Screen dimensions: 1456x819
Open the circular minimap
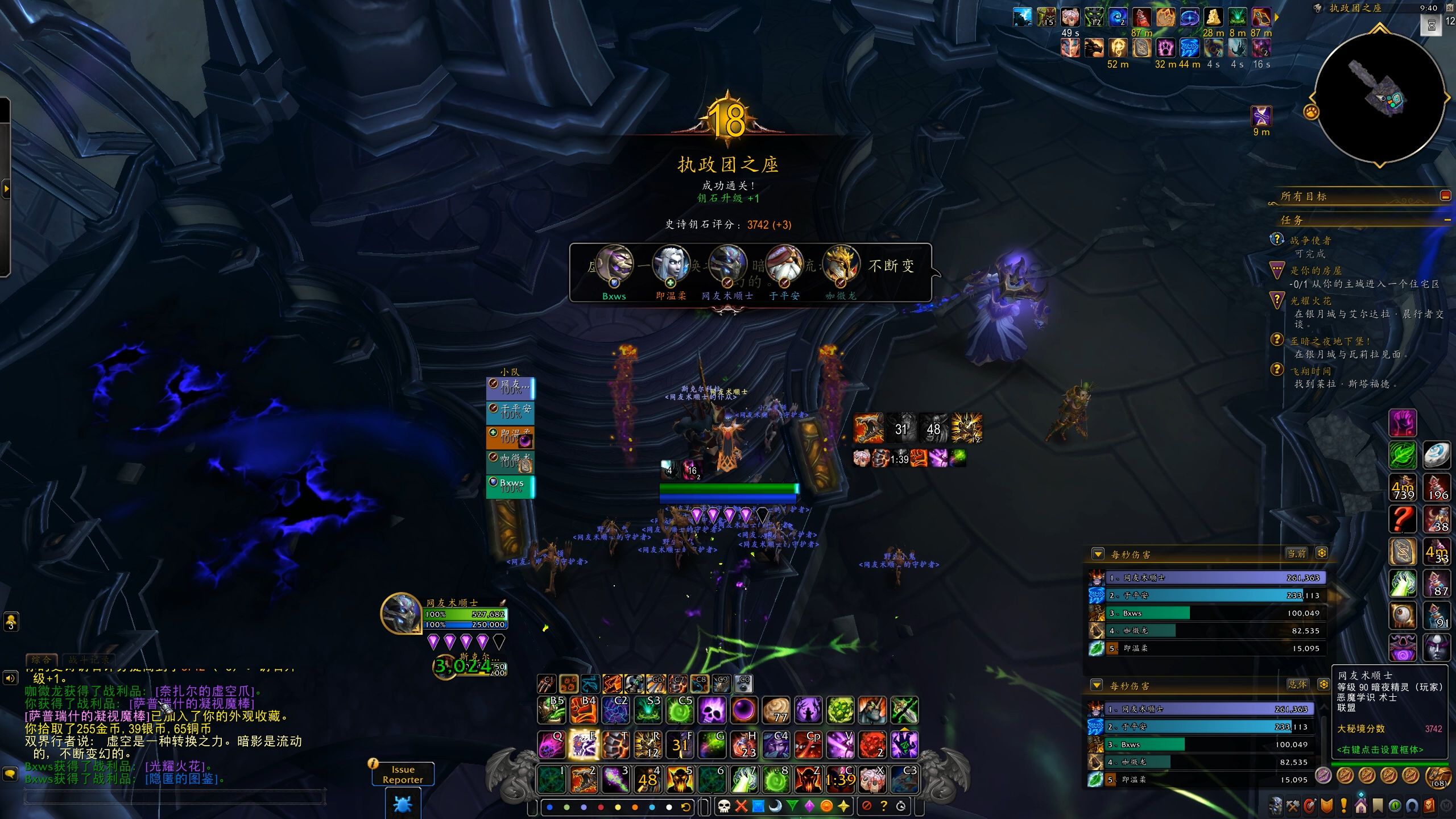[x=1380, y=97]
